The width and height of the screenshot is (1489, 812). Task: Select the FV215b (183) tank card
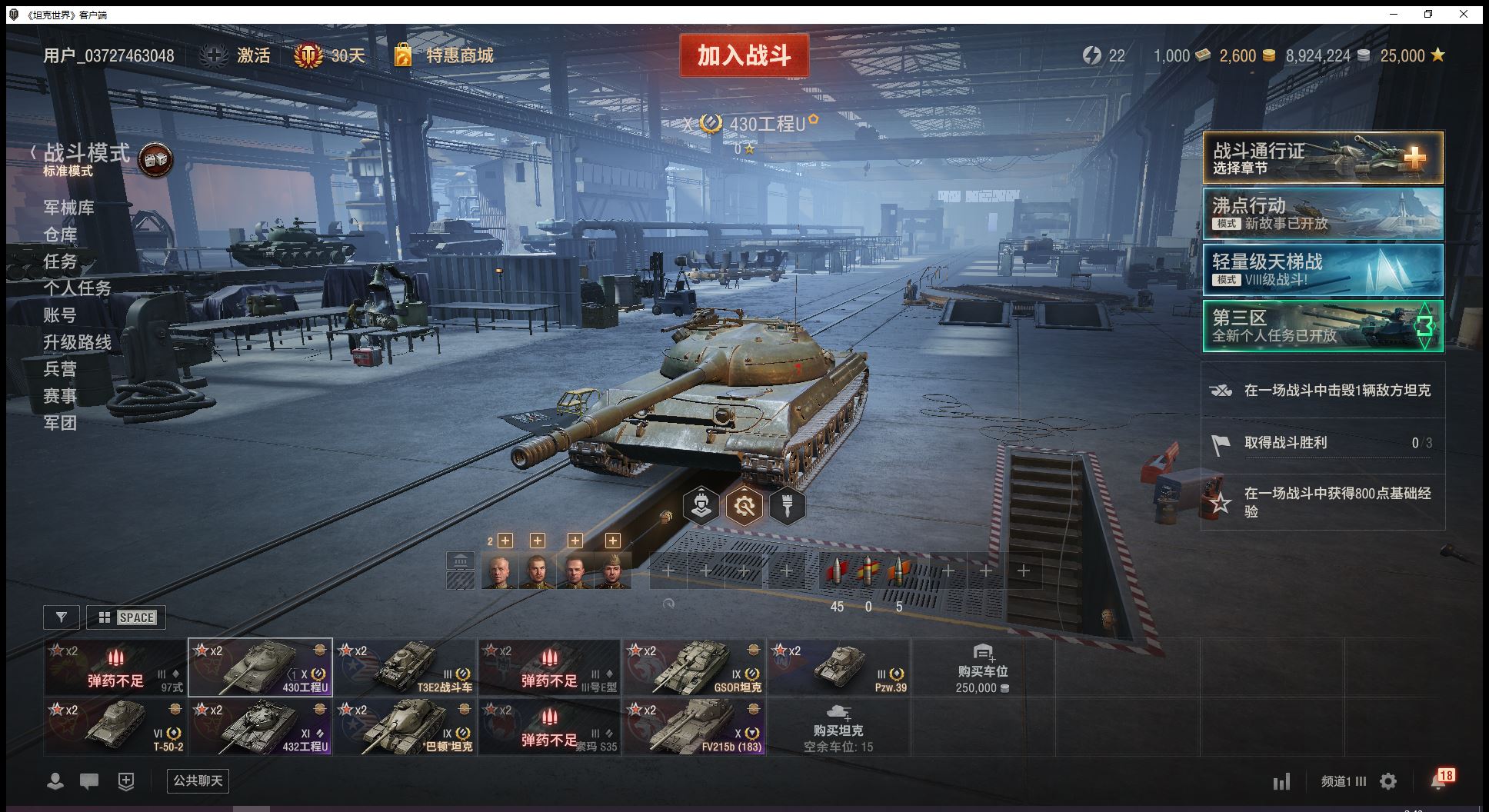[x=695, y=727]
